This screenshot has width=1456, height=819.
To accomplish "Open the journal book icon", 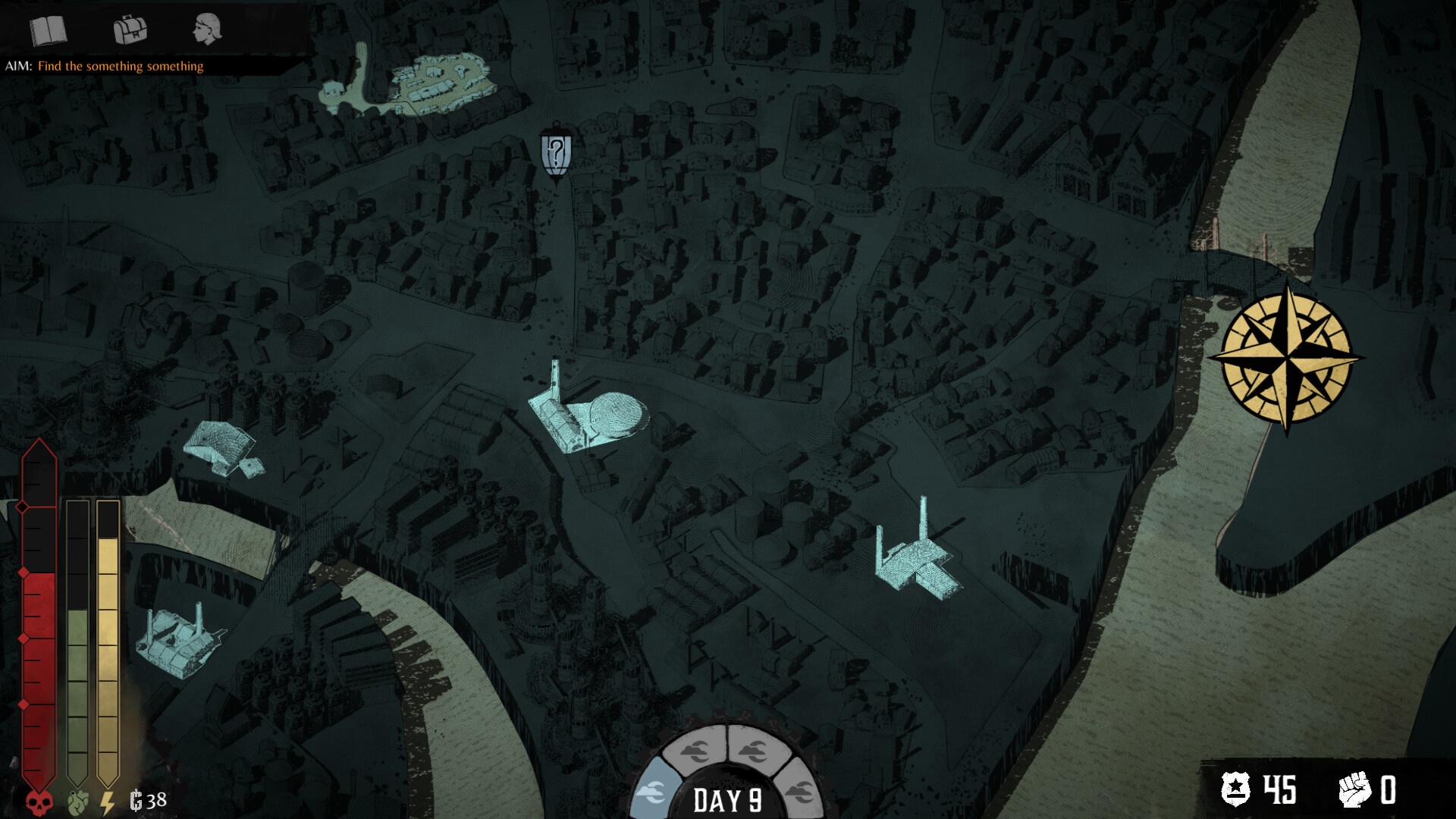I will coord(49,31).
